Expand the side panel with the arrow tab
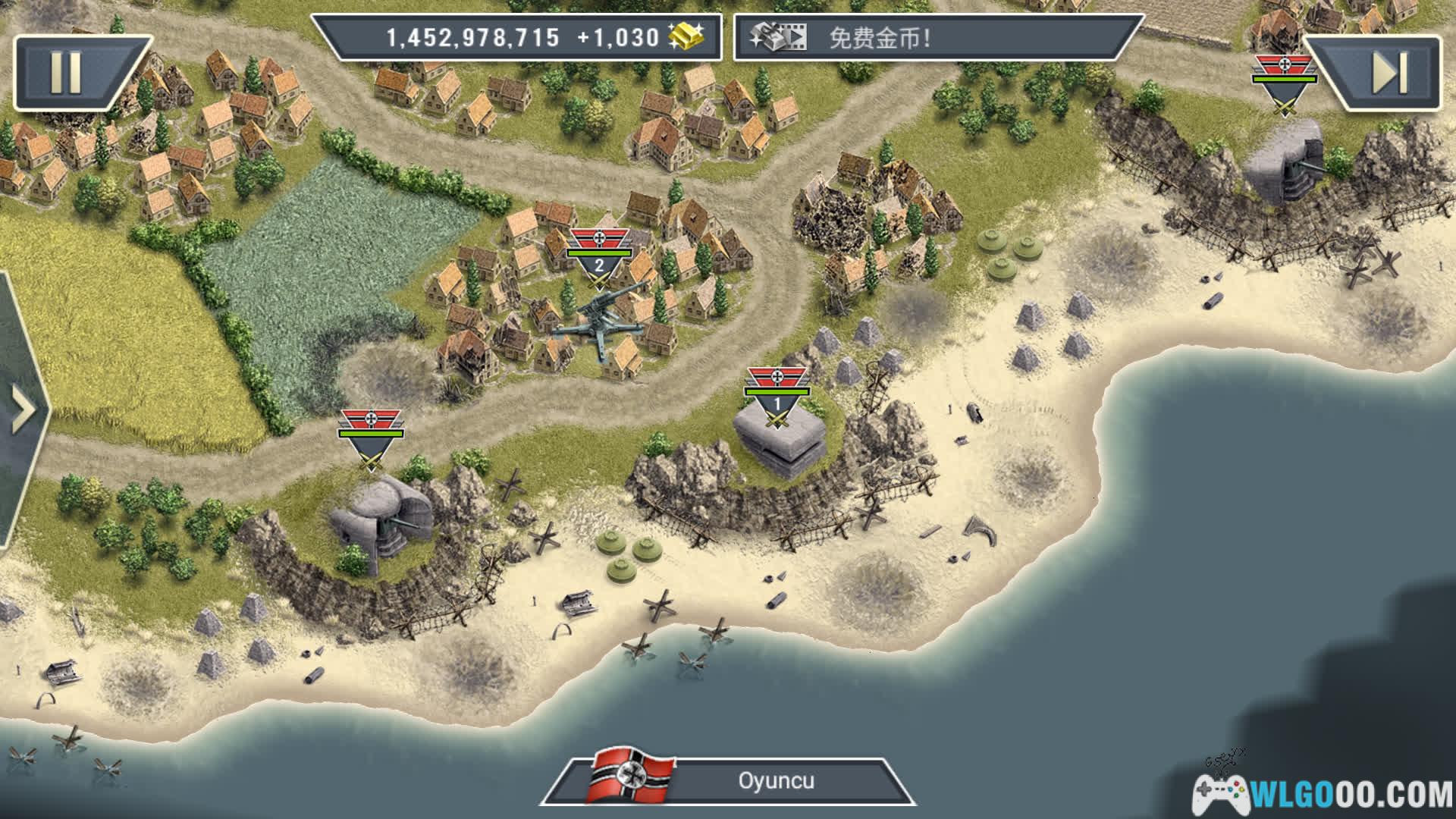The width and height of the screenshot is (1456, 819). [x=23, y=410]
